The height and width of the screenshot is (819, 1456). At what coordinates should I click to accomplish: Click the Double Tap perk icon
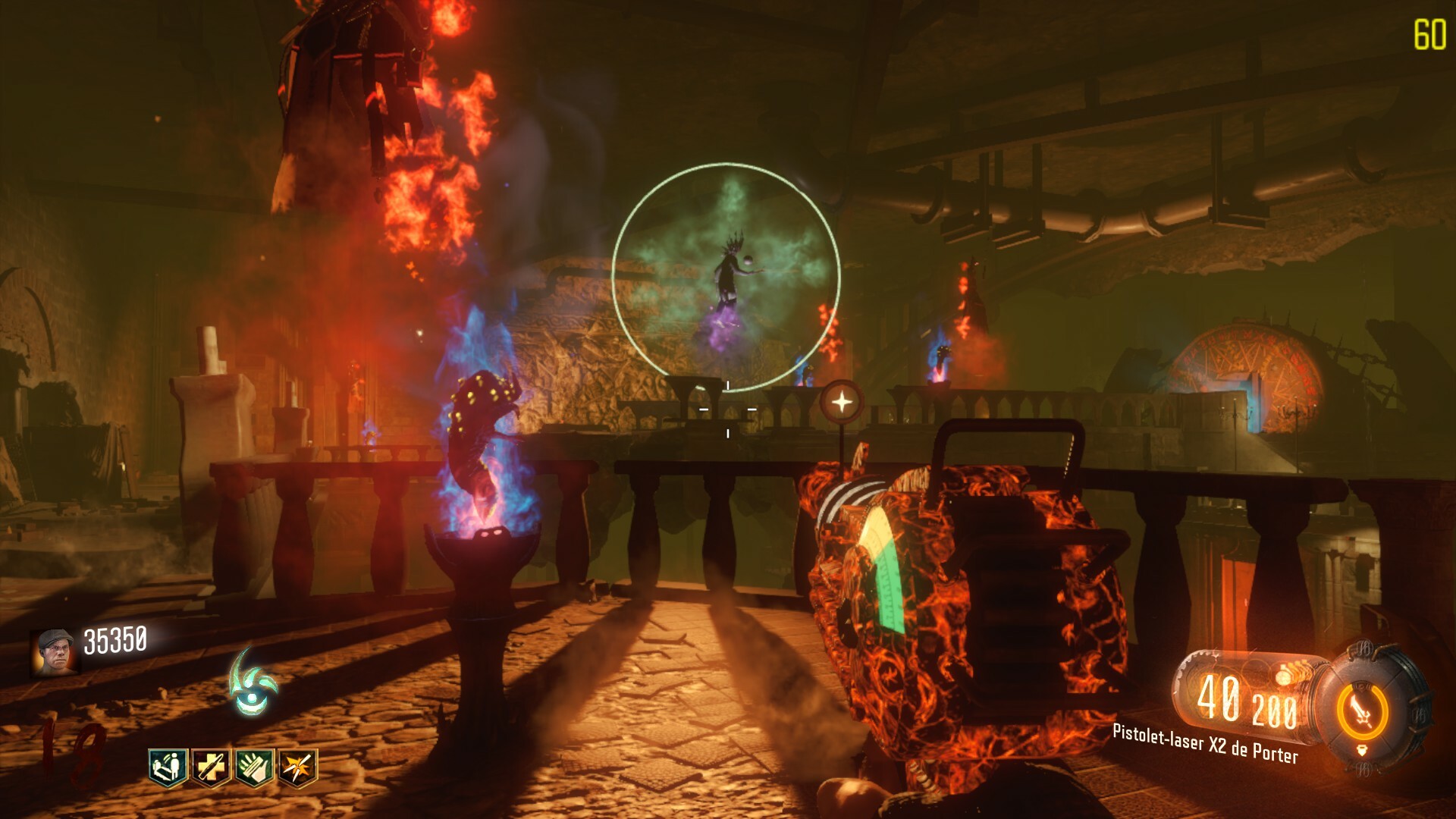pos(212,767)
